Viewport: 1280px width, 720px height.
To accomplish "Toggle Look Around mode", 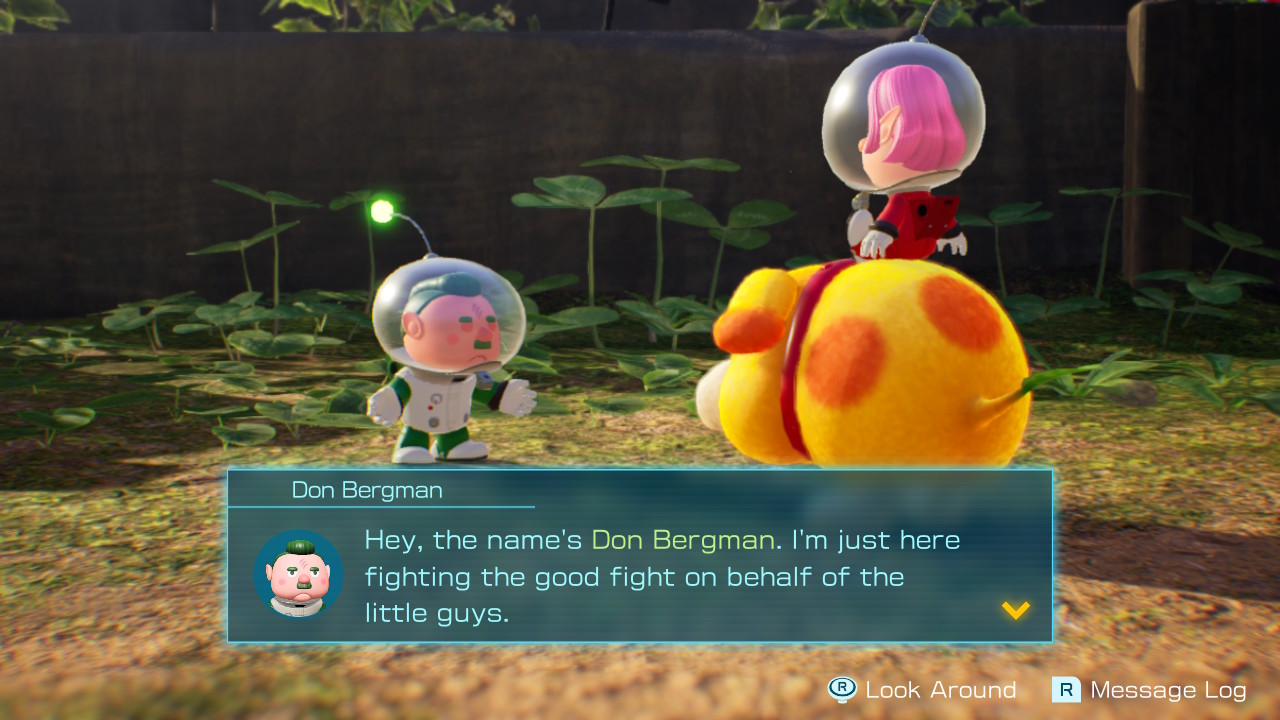I will 900,690.
